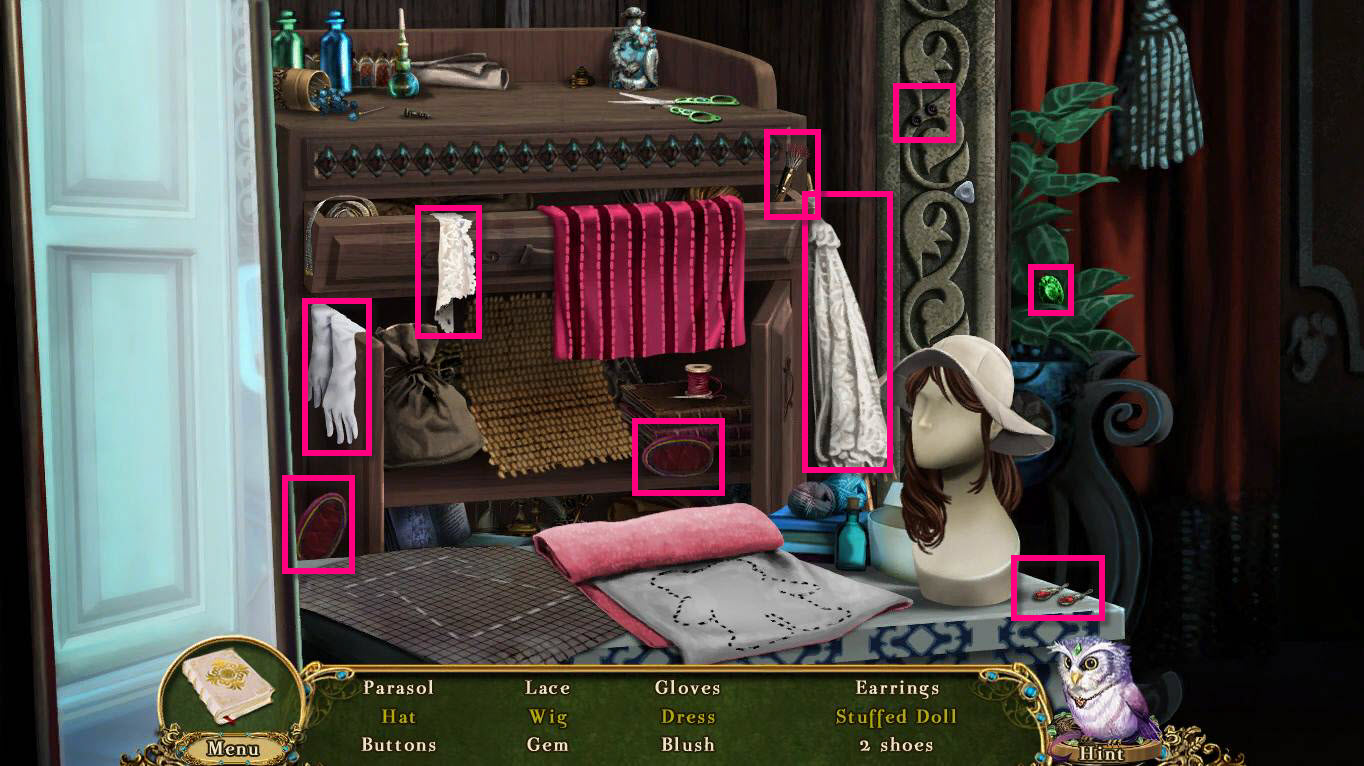Click the '2 shoes' entry in the list
This screenshot has height=766, width=1364.
coord(896,745)
